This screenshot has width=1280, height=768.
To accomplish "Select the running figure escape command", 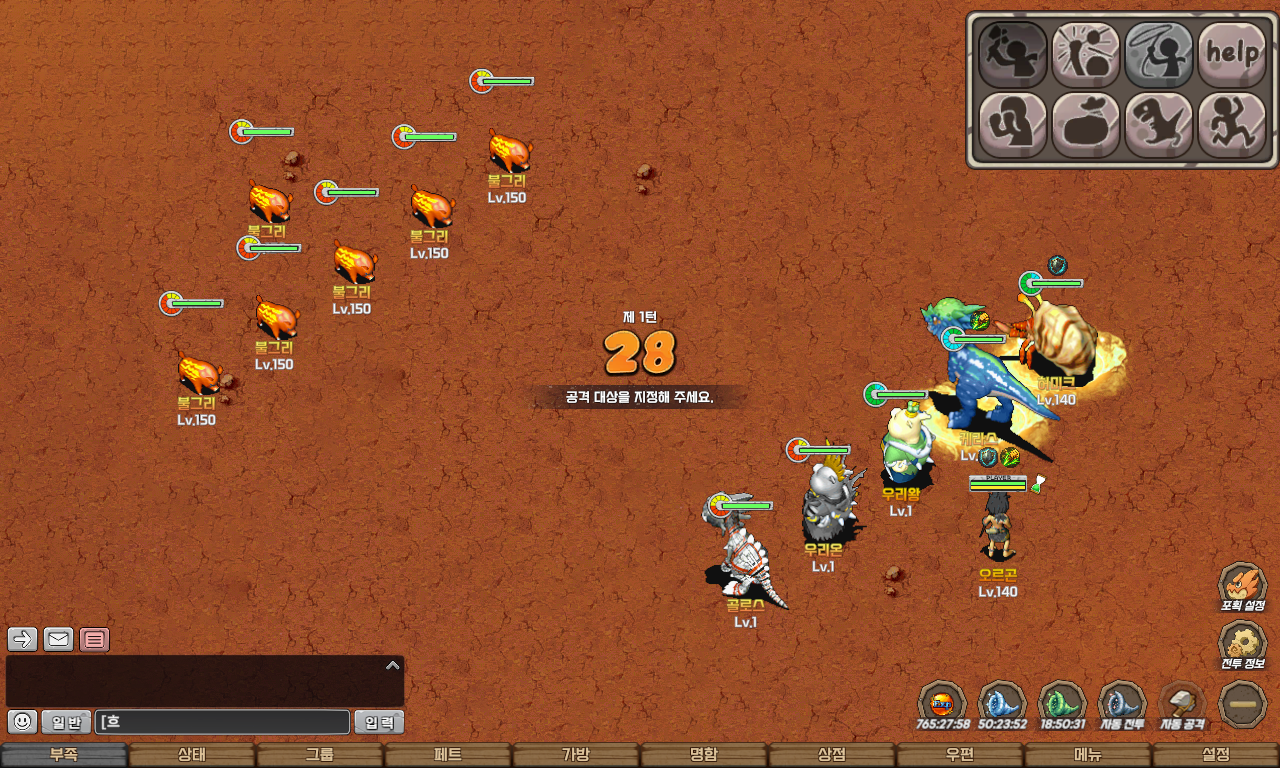I will pyautogui.click(x=1232, y=125).
